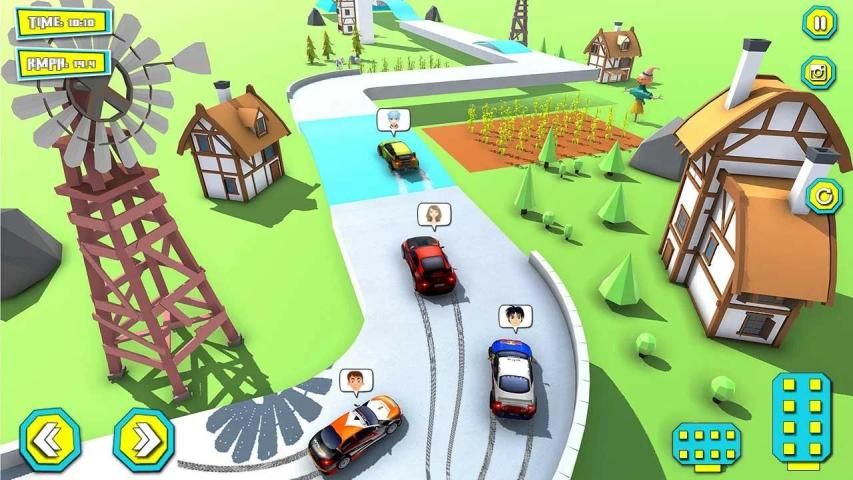Steer left with the left arrow button

(x=50, y=439)
